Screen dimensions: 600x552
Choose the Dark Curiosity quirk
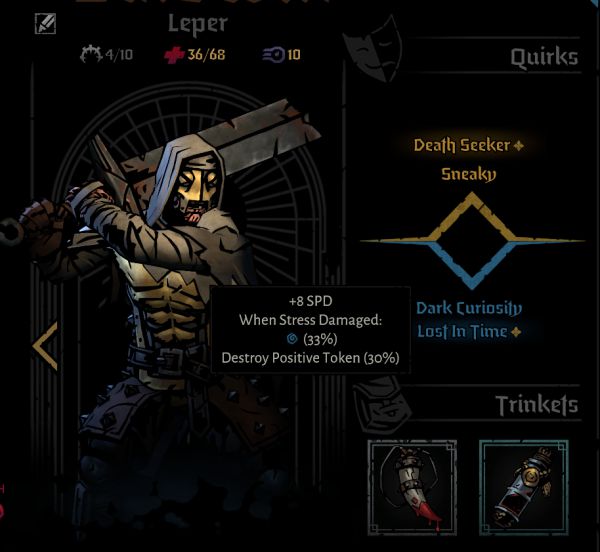pyautogui.click(x=469, y=308)
